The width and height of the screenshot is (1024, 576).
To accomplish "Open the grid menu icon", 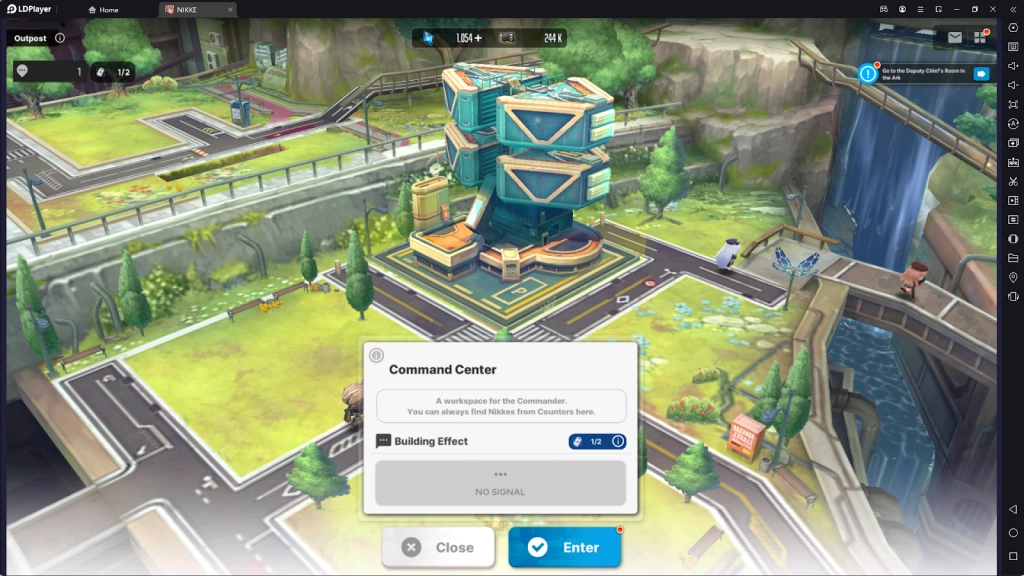I will click(979, 38).
